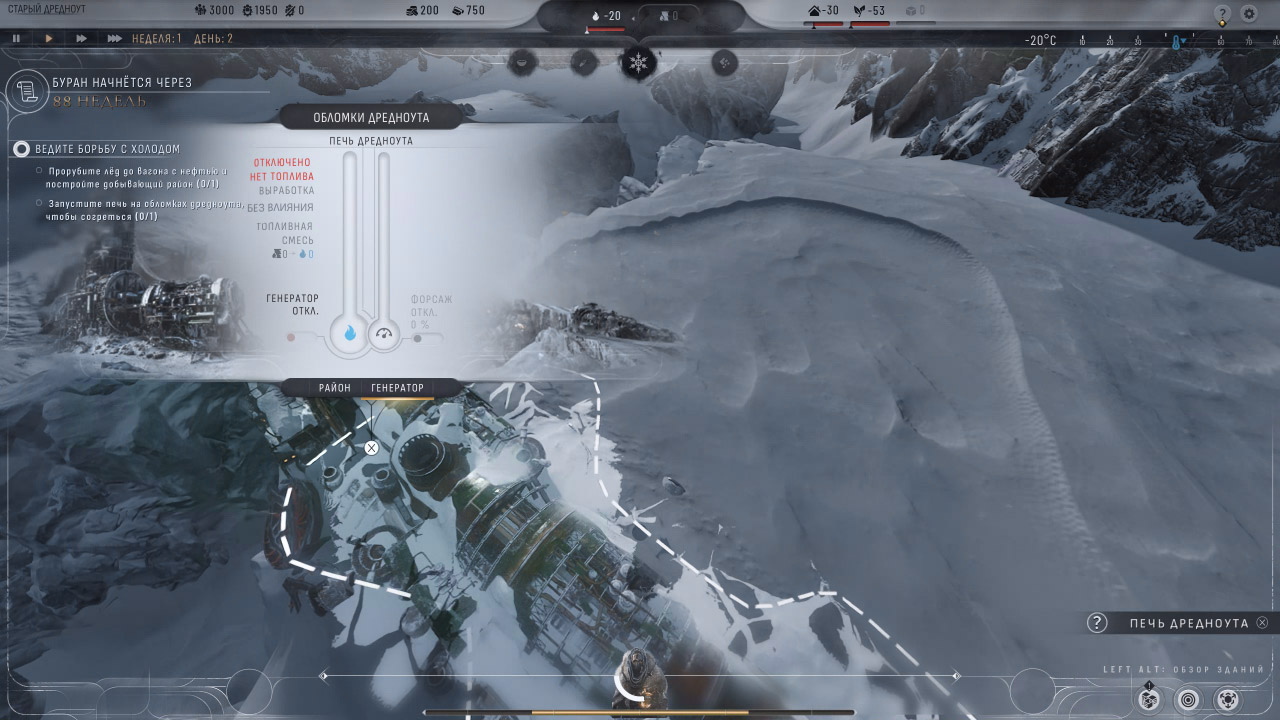
Task: Select the snowflake whiteout forecast icon top center
Action: pyautogui.click(x=637, y=61)
